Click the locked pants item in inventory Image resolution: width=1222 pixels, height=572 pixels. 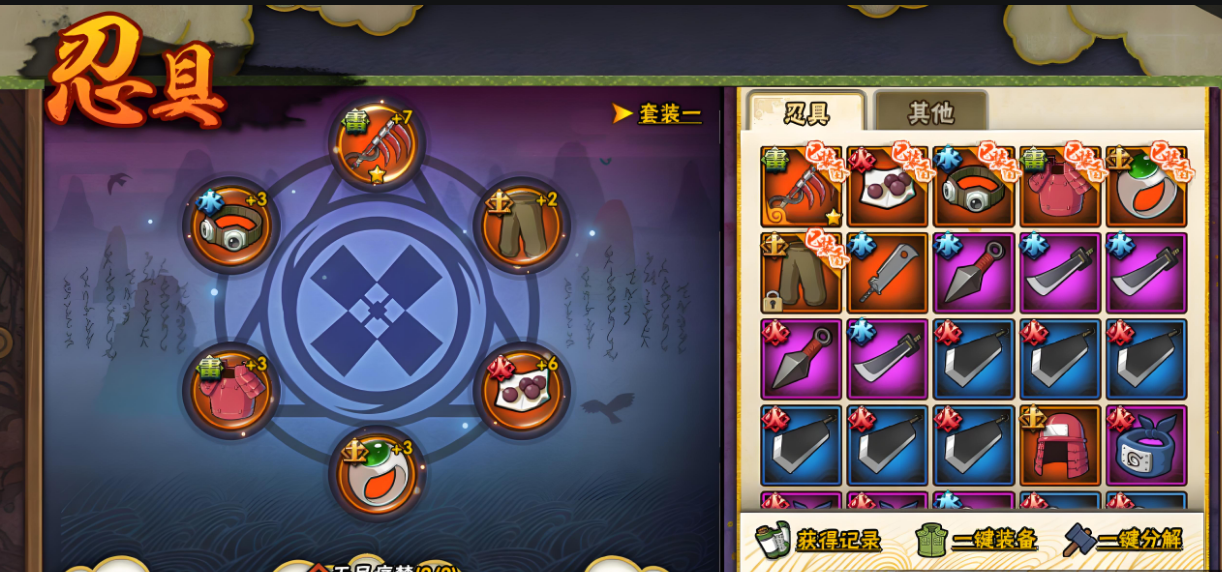point(801,274)
